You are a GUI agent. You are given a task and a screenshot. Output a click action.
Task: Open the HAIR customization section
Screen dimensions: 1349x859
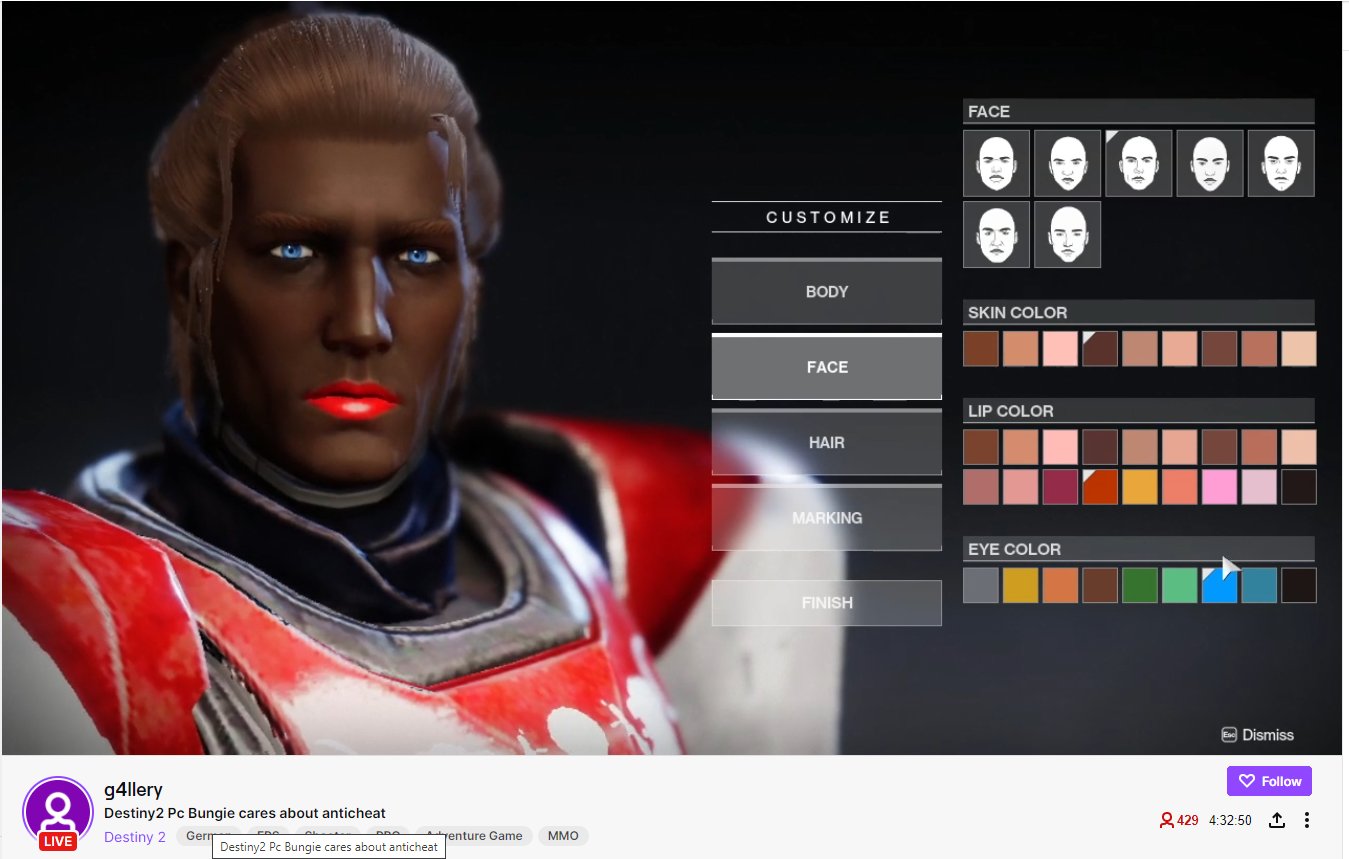click(x=826, y=442)
